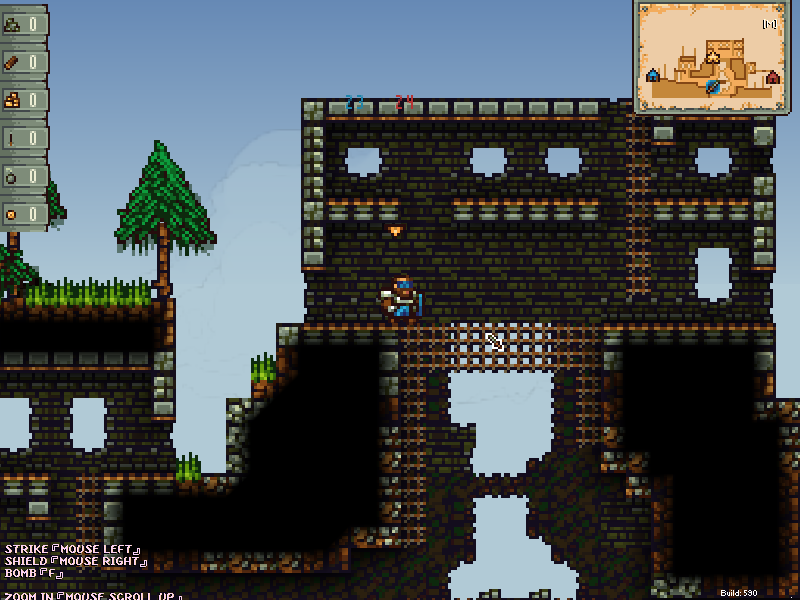Image resolution: width=800 pixels, height=600 pixels.
Task: Select the wood log resource slot
Action: coord(24,62)
